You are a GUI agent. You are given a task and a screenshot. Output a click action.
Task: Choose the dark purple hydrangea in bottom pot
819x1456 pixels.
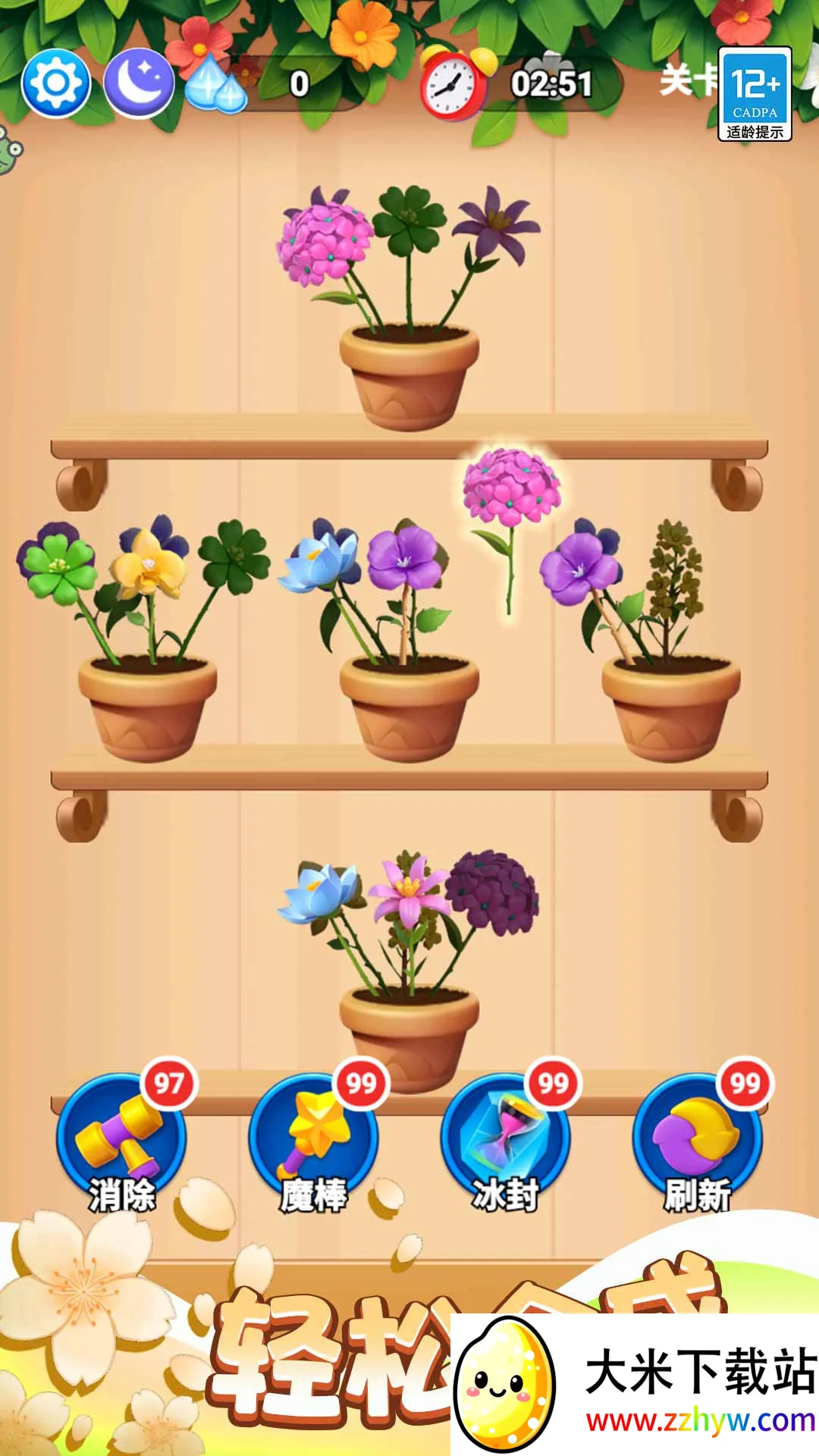tap(493, 891)
